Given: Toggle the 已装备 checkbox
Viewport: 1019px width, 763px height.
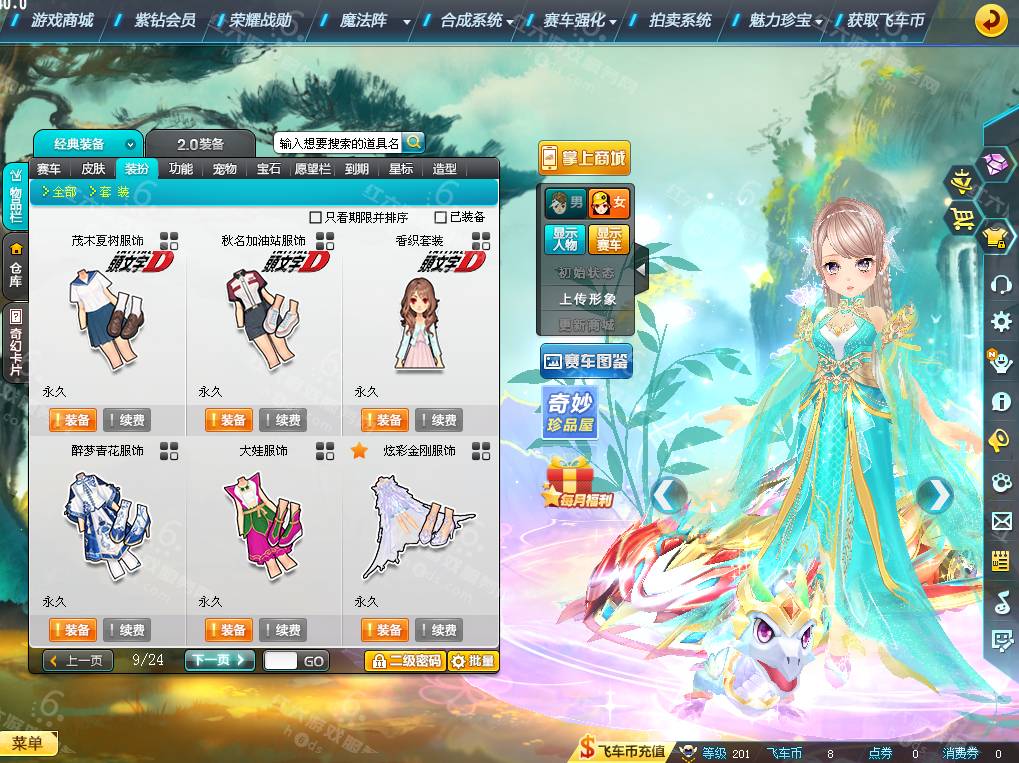Looking at the screenshot, I should 440,217.
